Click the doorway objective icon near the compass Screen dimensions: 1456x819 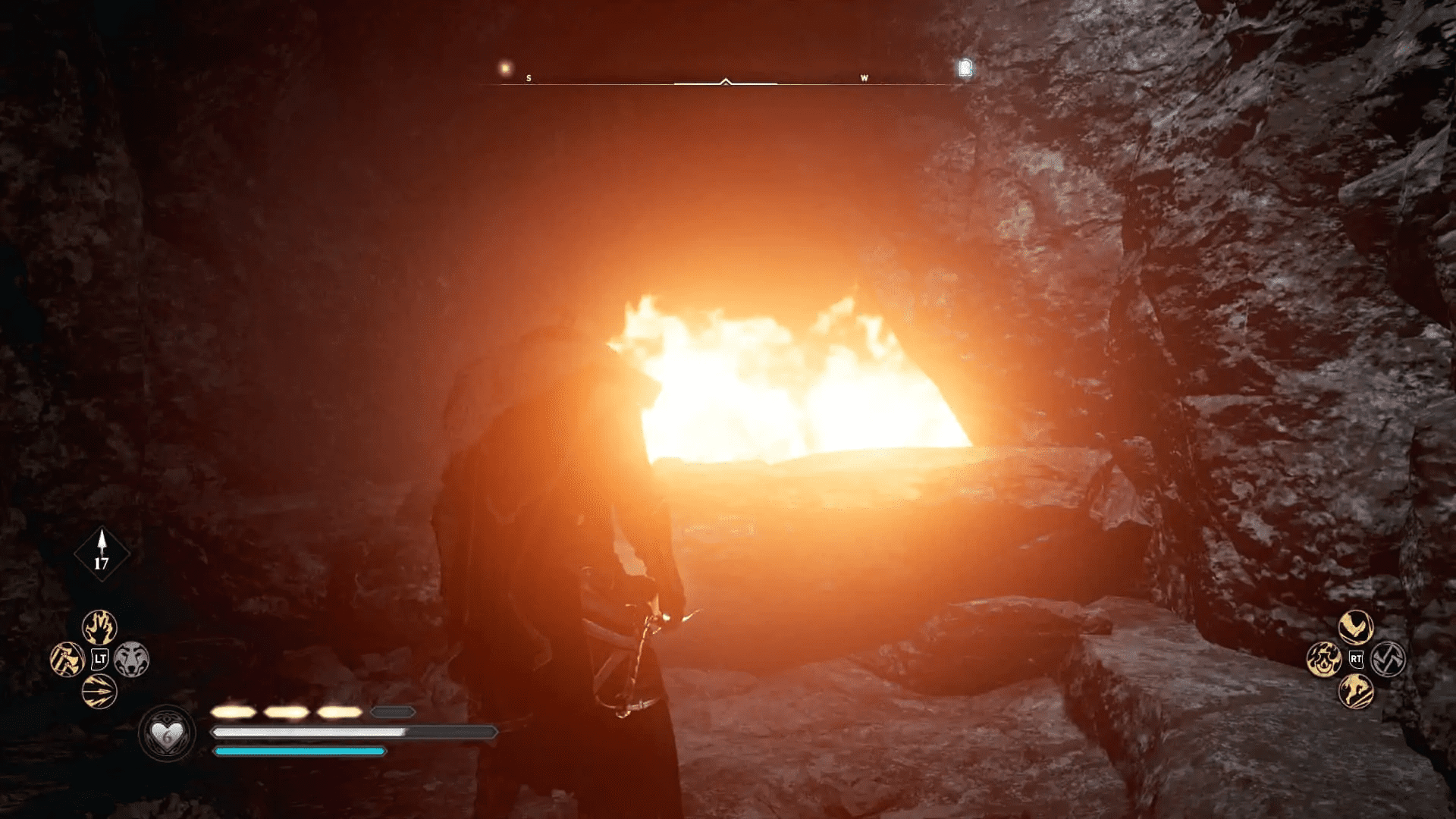click(x=963, y=68)
